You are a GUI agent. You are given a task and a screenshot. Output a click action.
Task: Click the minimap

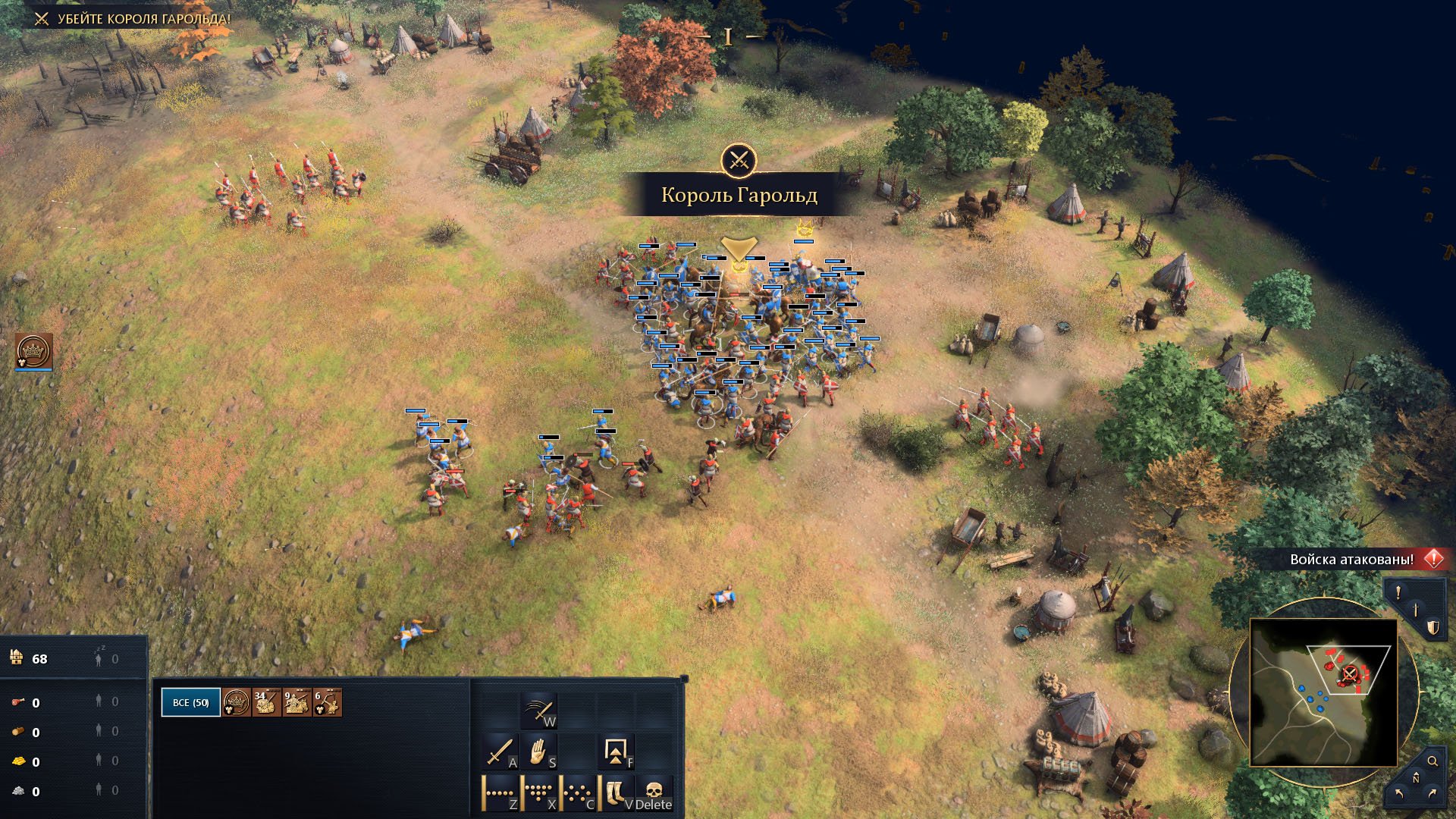(1323, 692)
